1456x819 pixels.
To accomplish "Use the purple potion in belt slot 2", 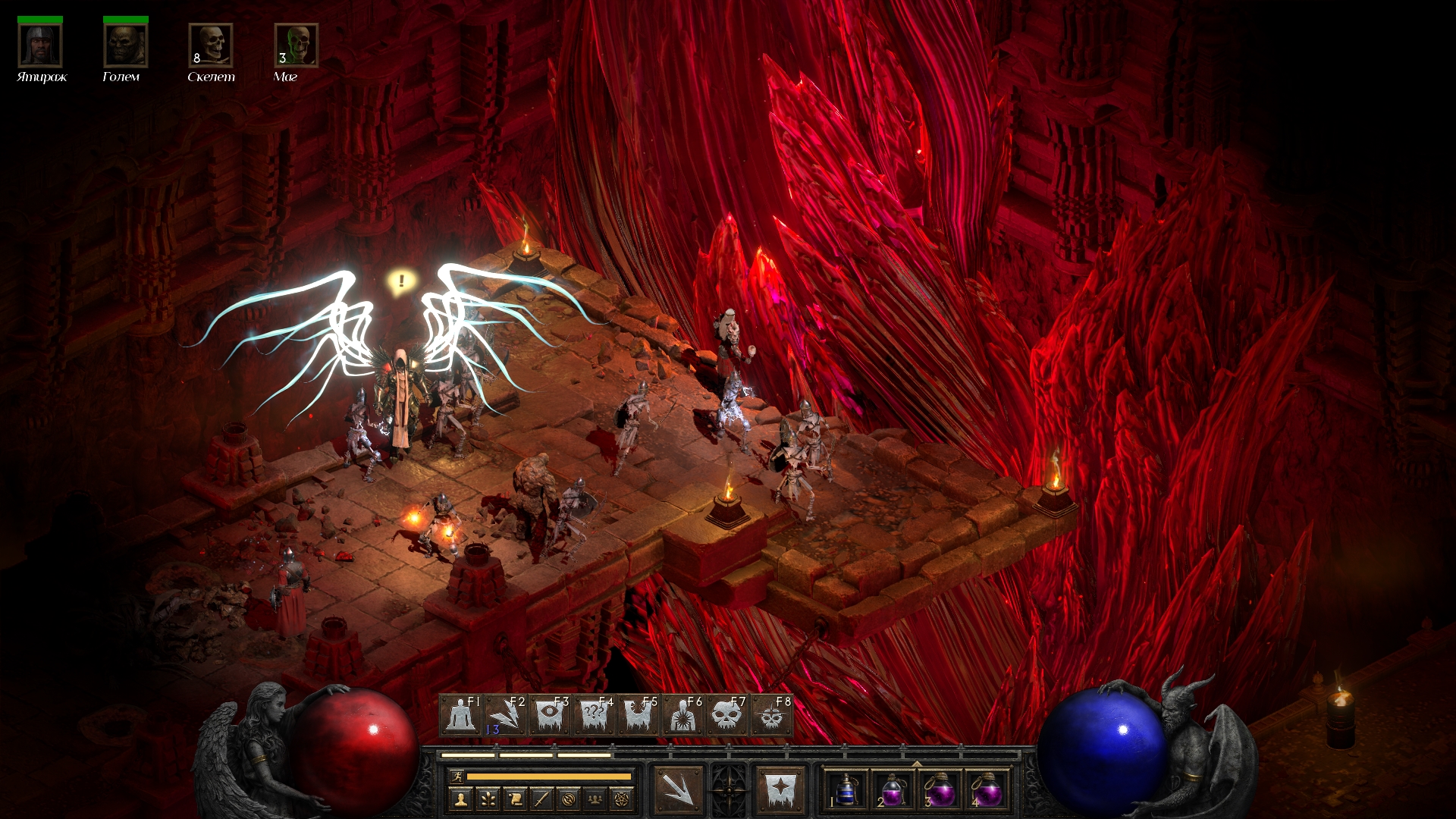I will click(893, 790).
